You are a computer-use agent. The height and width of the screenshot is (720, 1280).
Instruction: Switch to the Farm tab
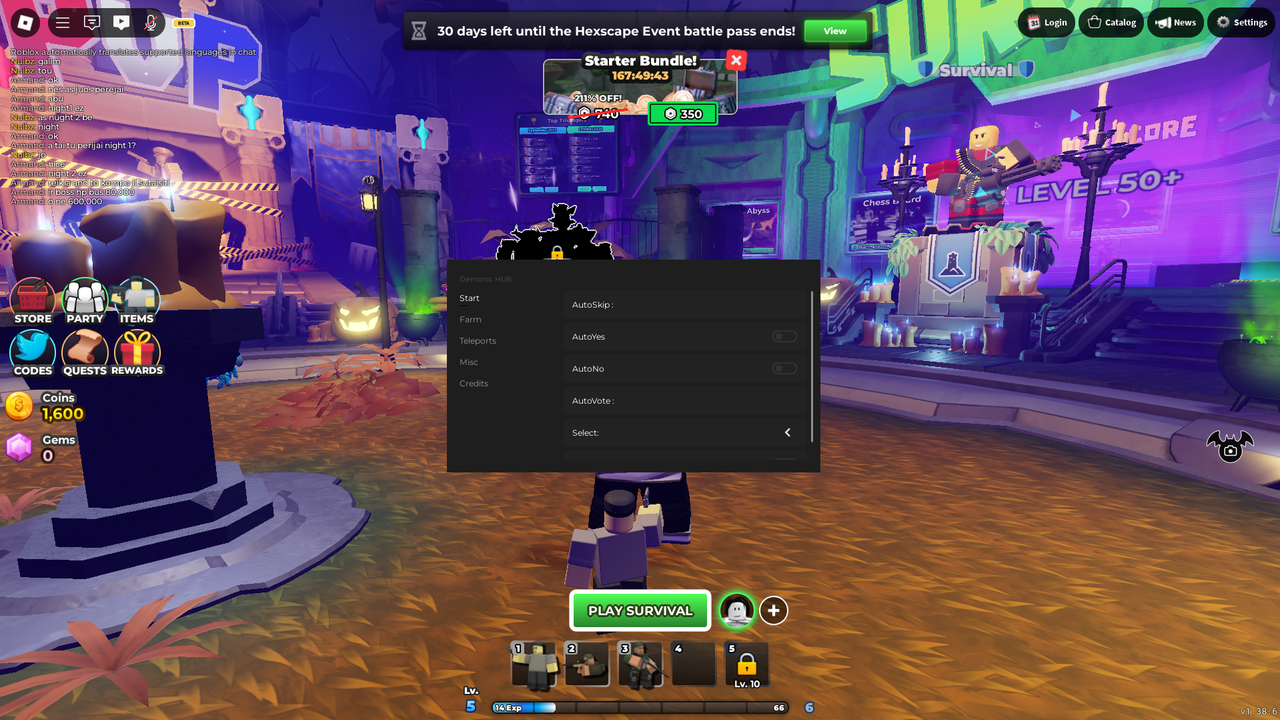point(470,320)
